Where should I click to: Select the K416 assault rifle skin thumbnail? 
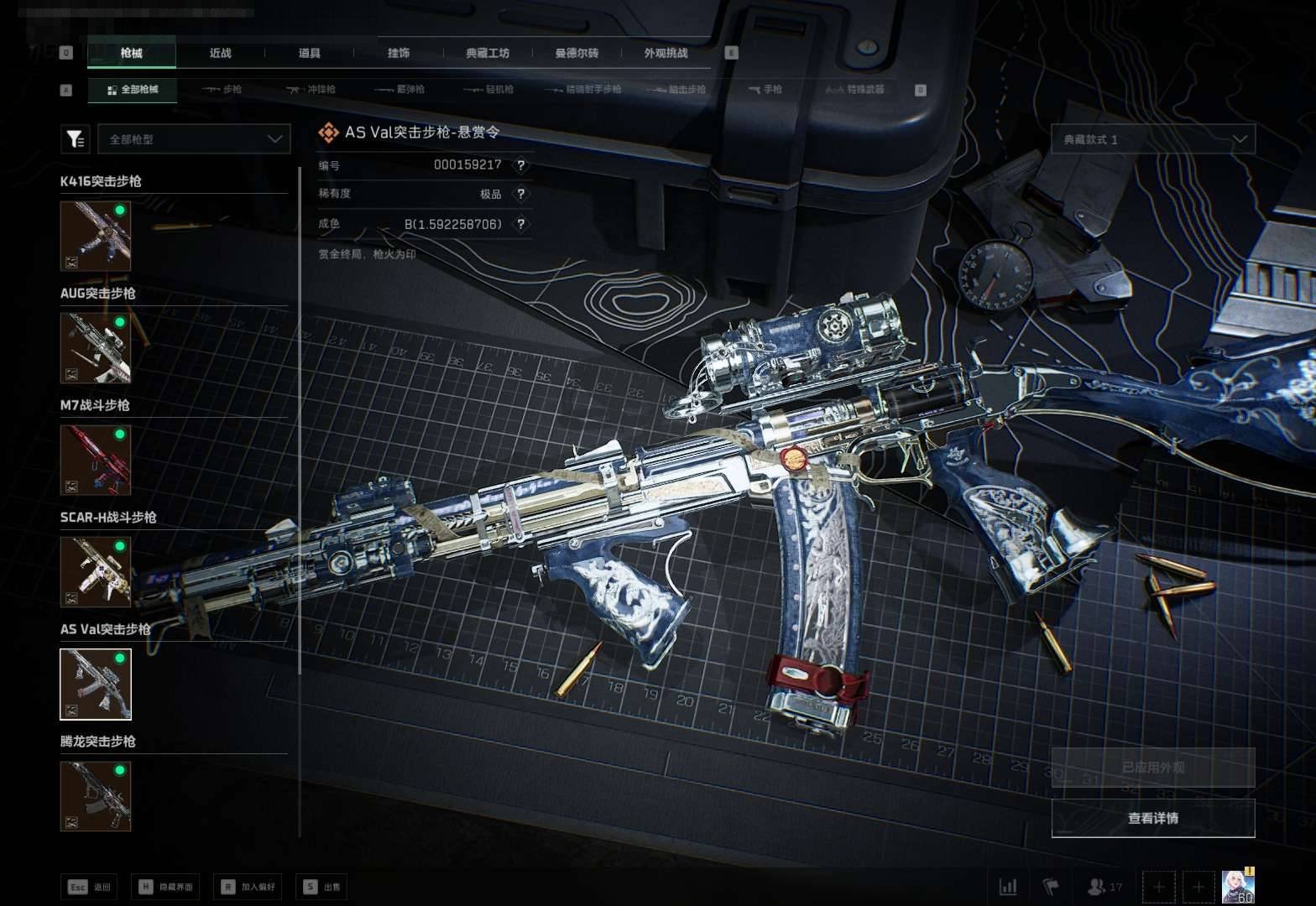96,236
